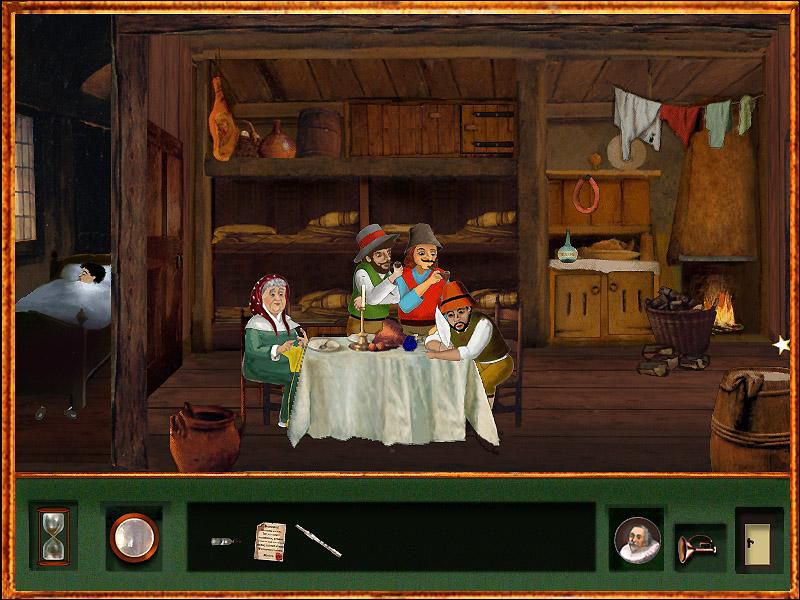
Task: Open the bearded man portrait
Action: click(x=637, y=540)
